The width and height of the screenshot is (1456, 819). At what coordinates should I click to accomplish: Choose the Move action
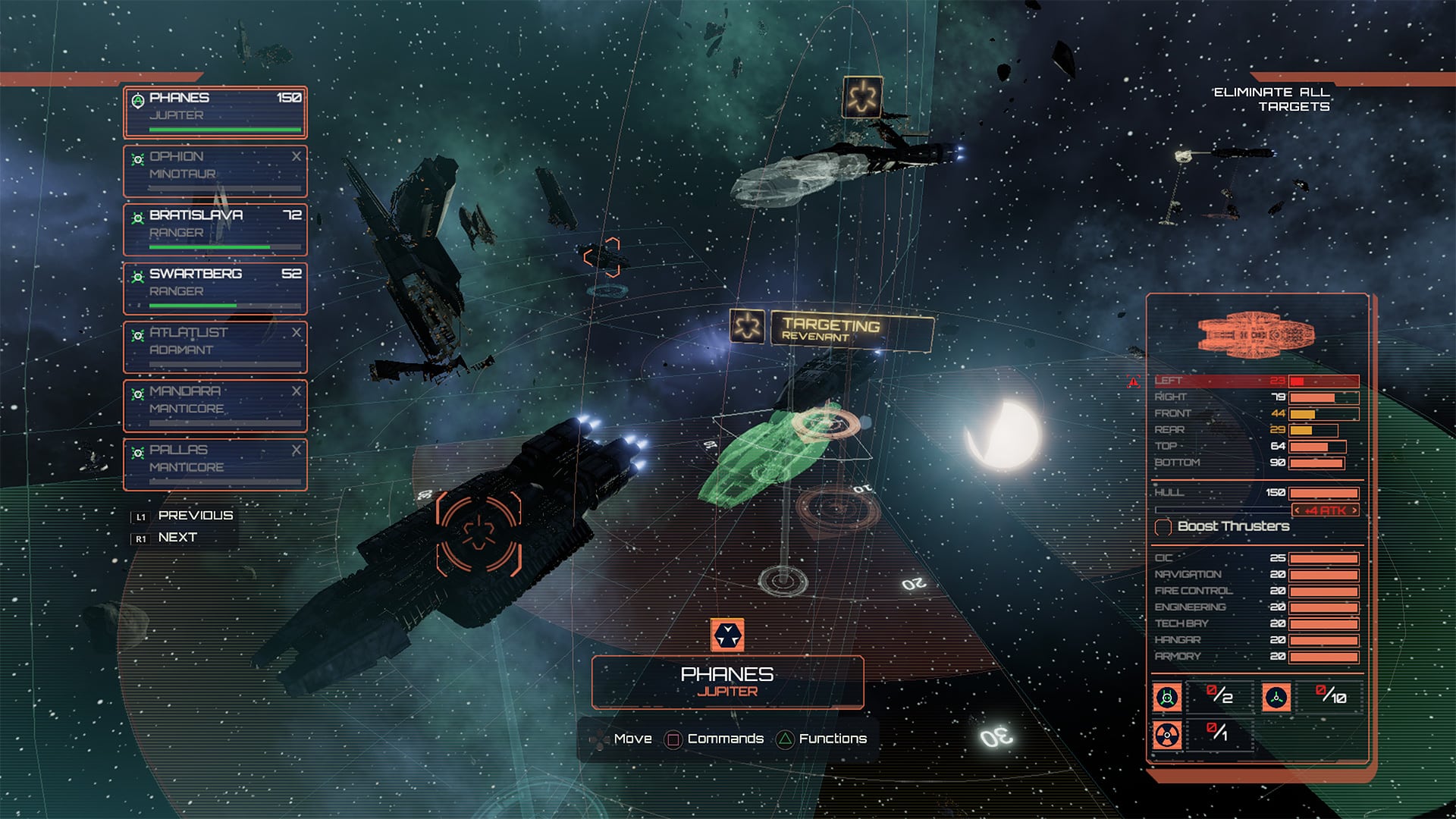[623, 739]
